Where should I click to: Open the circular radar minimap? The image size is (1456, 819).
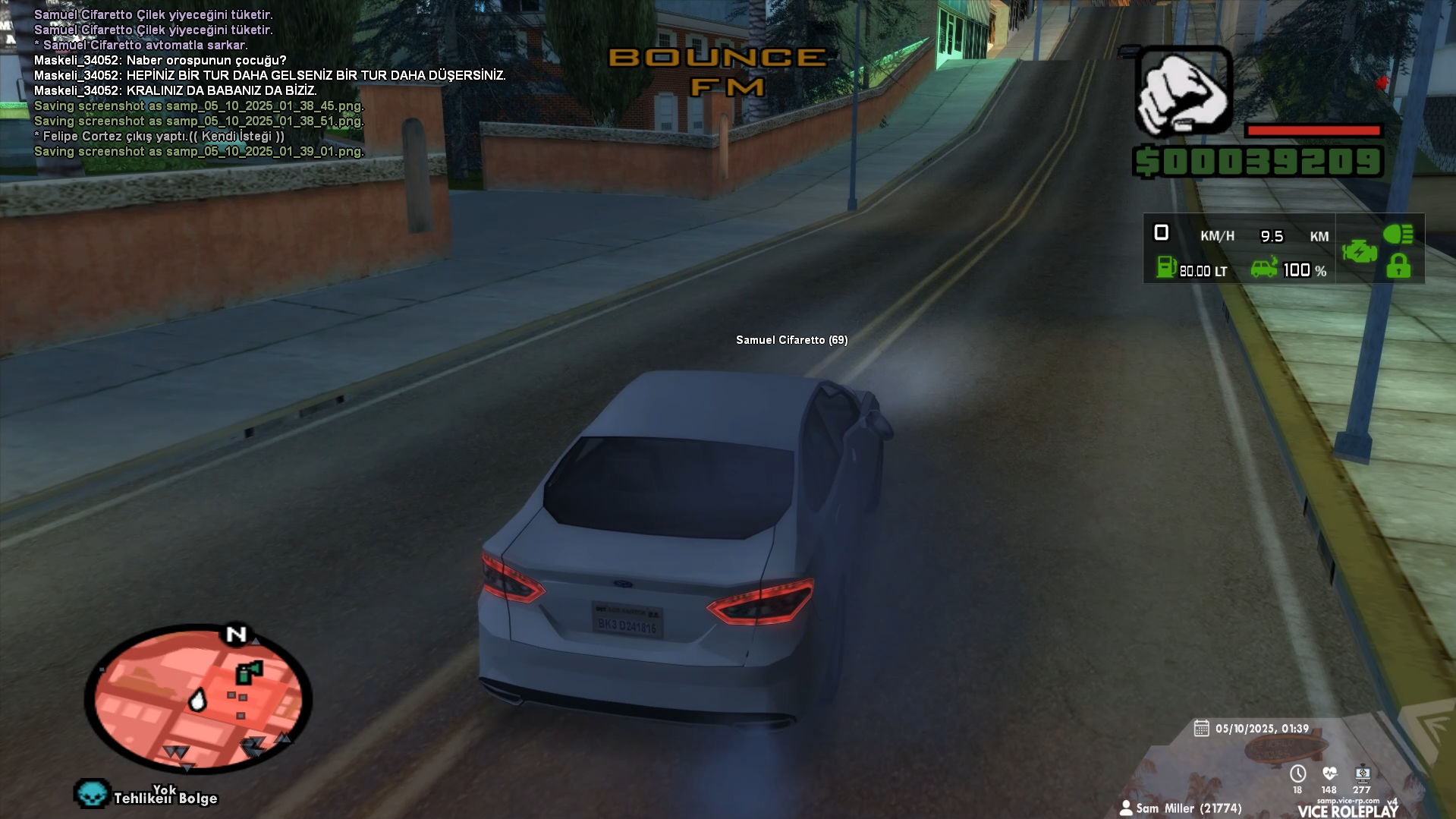coord(197,698)
